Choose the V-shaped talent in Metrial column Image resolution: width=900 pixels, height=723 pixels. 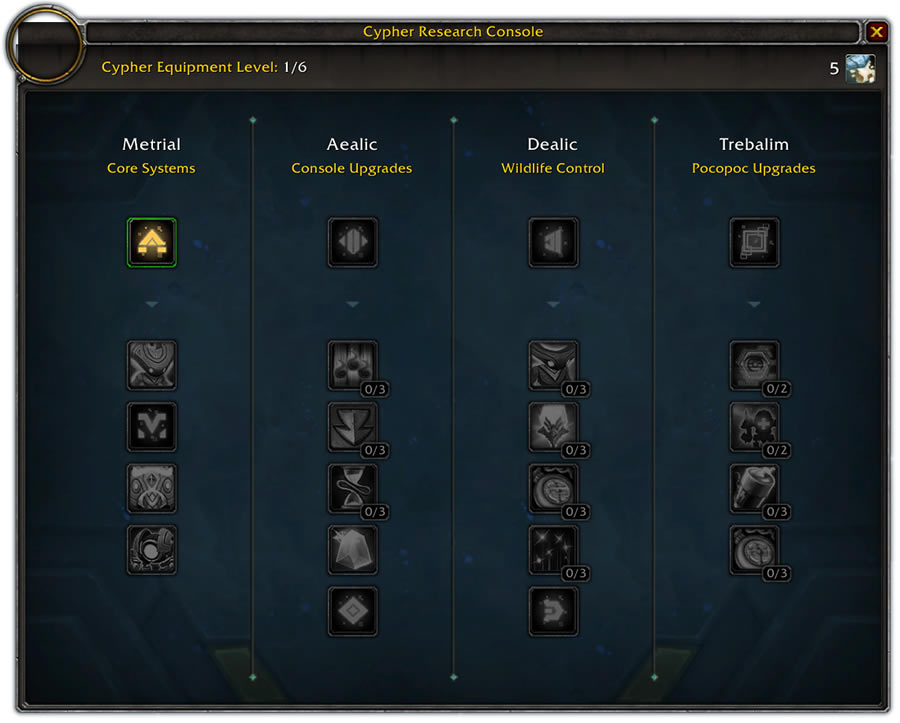click(x=152, y=427)
